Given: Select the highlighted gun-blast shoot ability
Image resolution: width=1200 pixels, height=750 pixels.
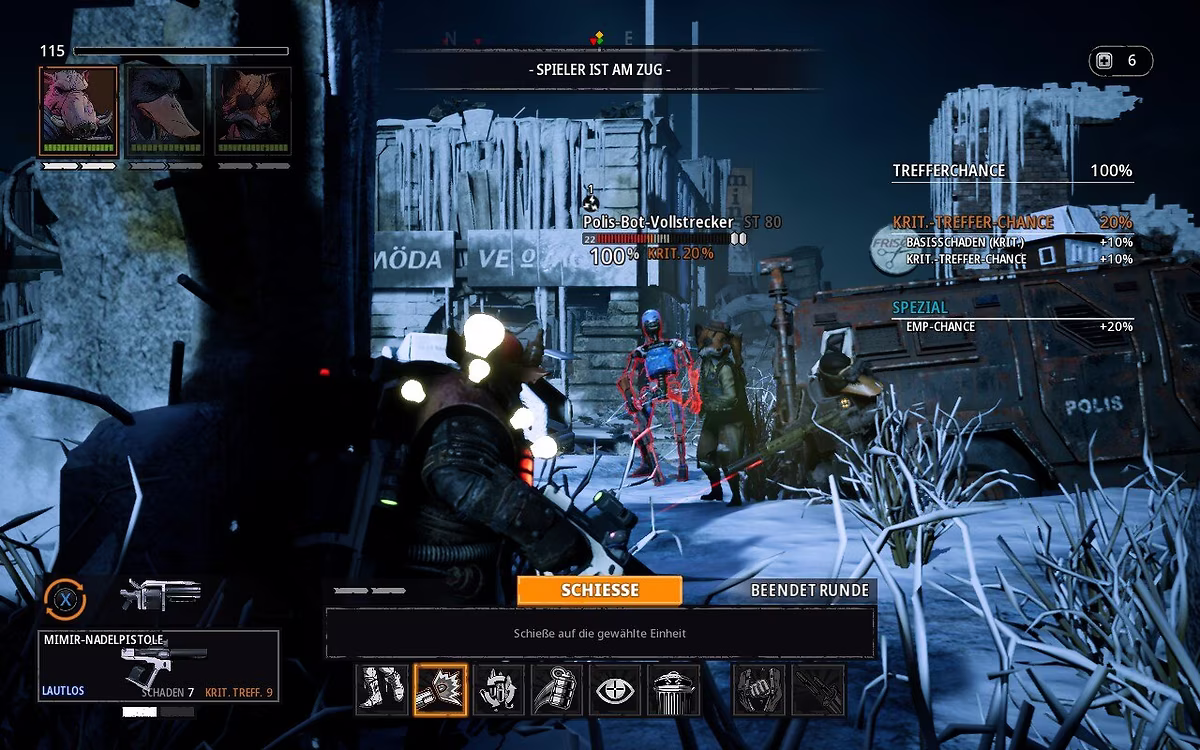Looking at the screenshot, I should pos(441,690).
